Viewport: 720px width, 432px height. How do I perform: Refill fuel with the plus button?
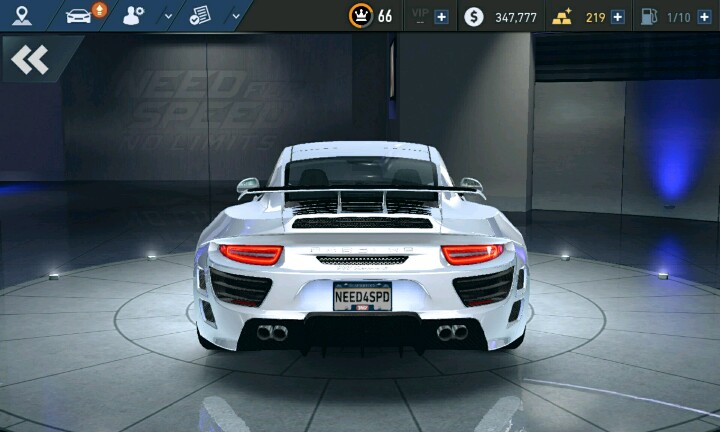704,17
